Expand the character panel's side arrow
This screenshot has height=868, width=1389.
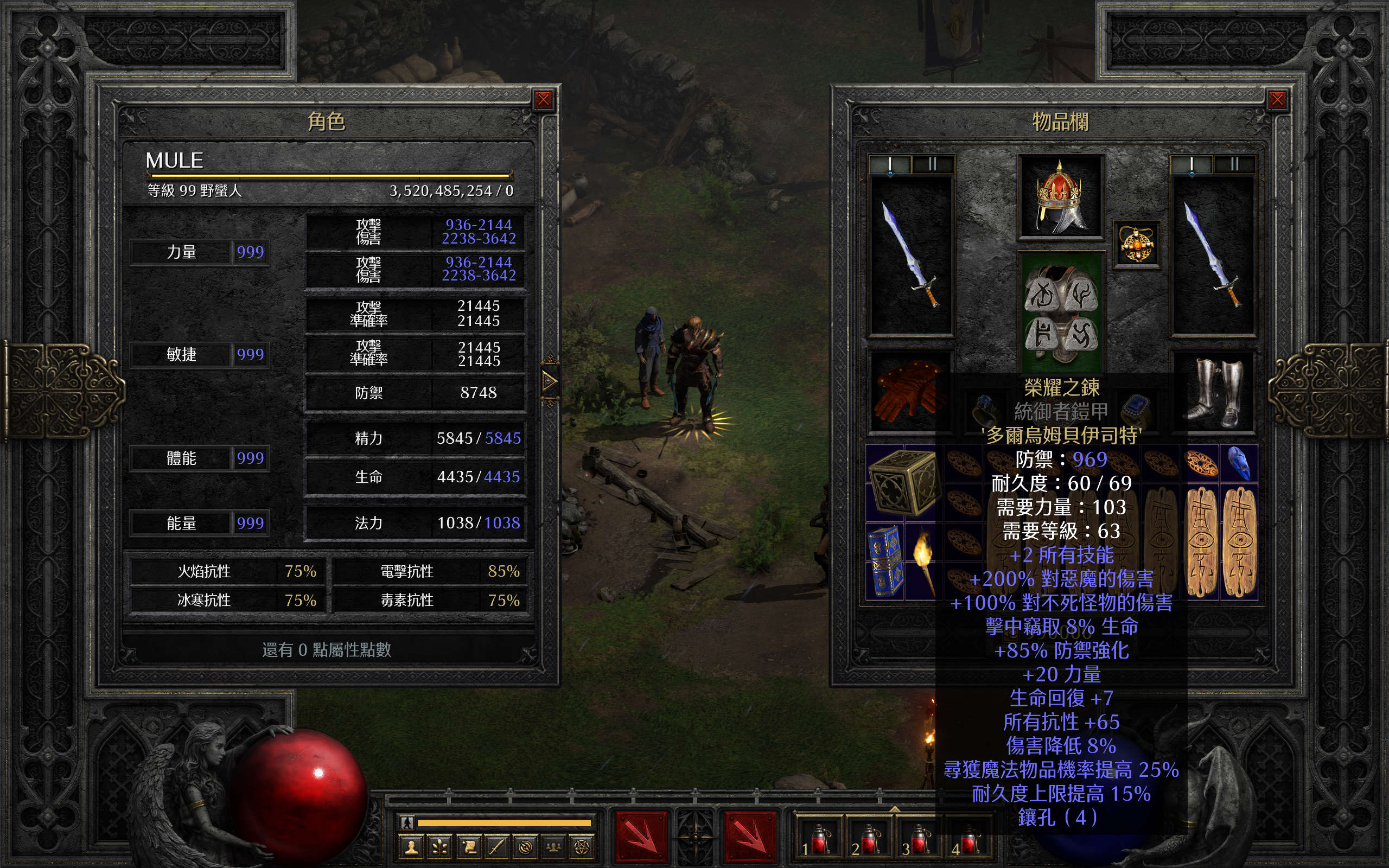point(549,381)
